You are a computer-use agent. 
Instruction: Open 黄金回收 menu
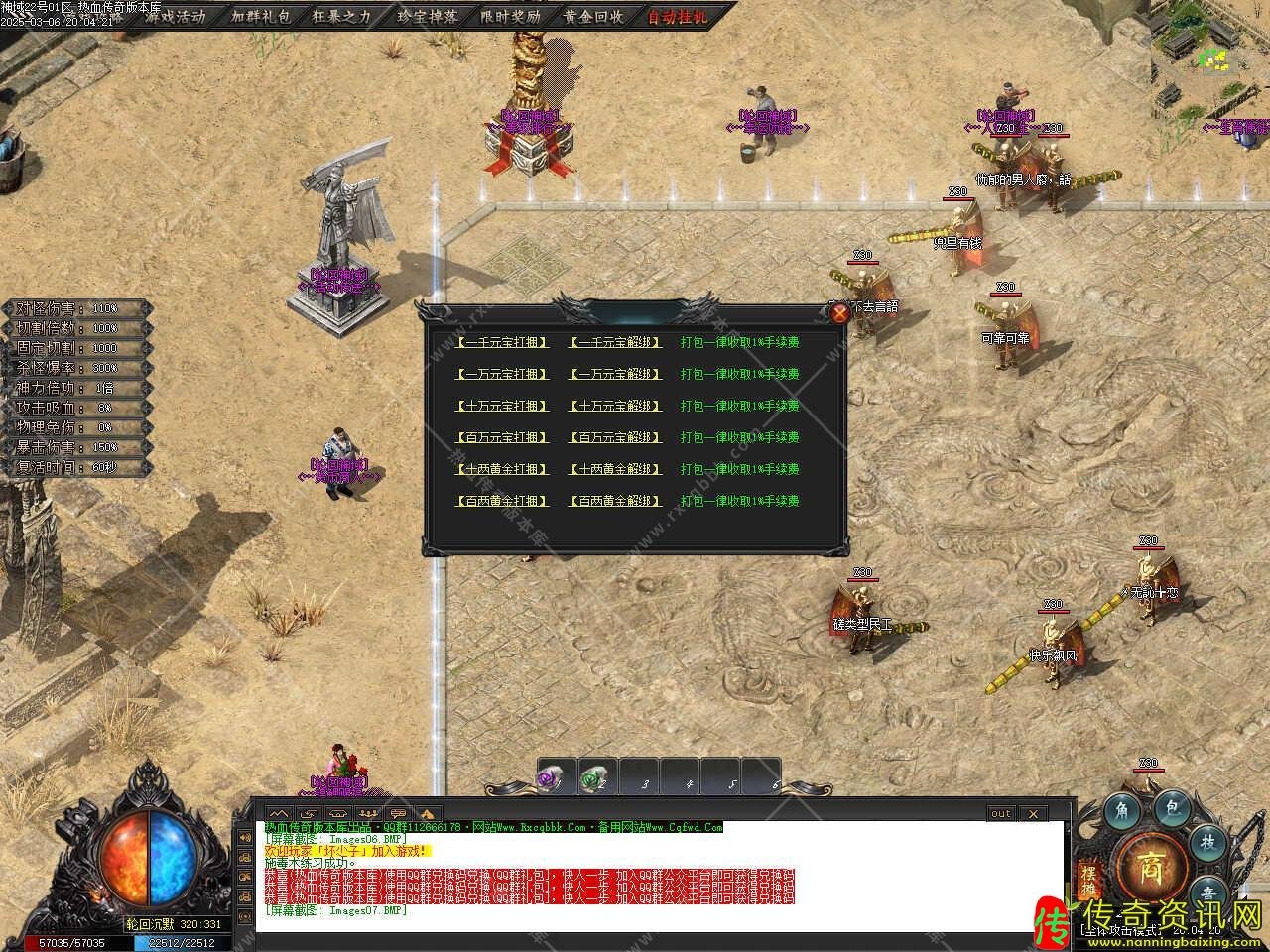(593, 16)
